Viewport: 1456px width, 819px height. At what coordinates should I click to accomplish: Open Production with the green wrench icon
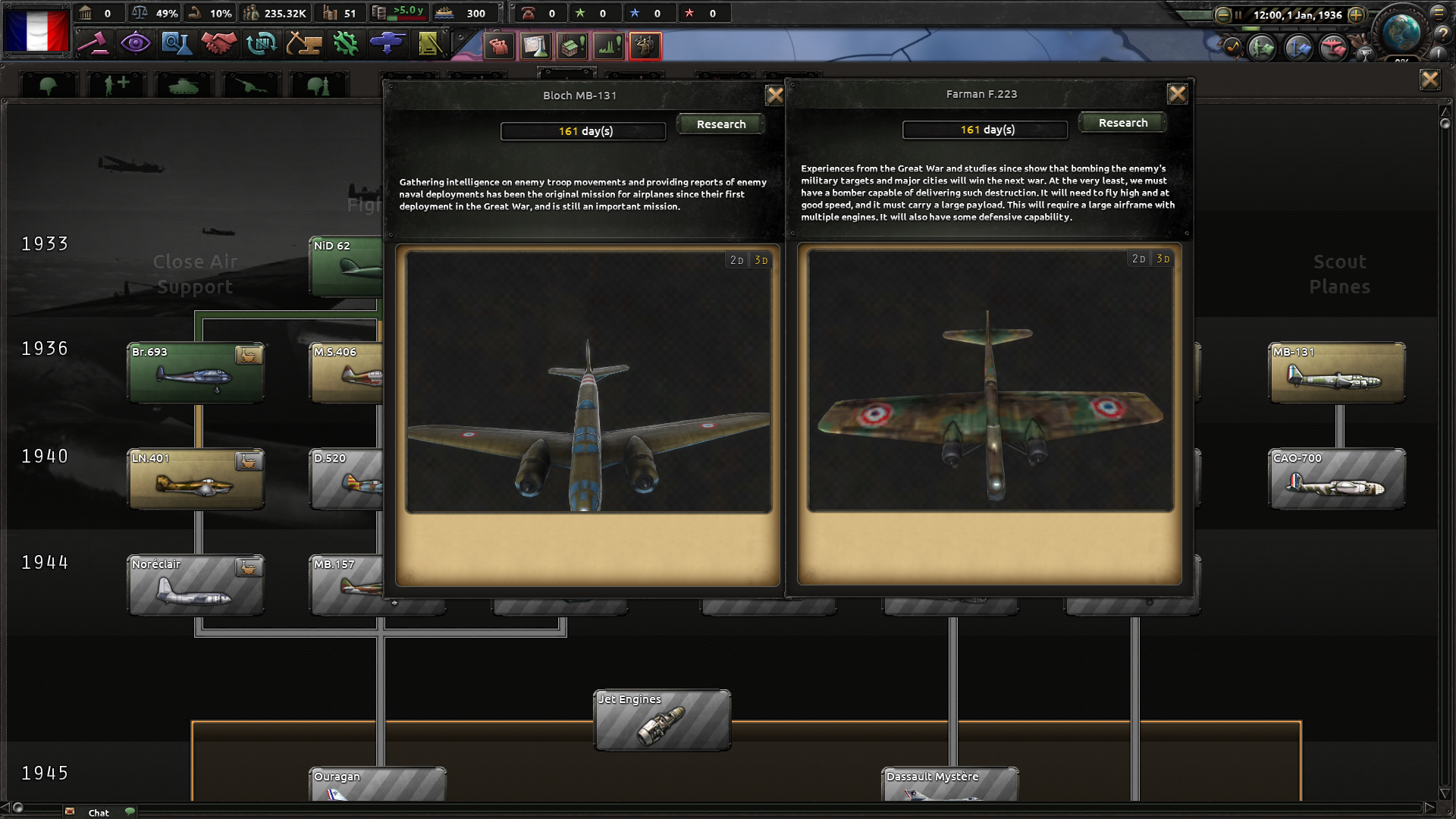pyautogui.click(x=345, y=45)
